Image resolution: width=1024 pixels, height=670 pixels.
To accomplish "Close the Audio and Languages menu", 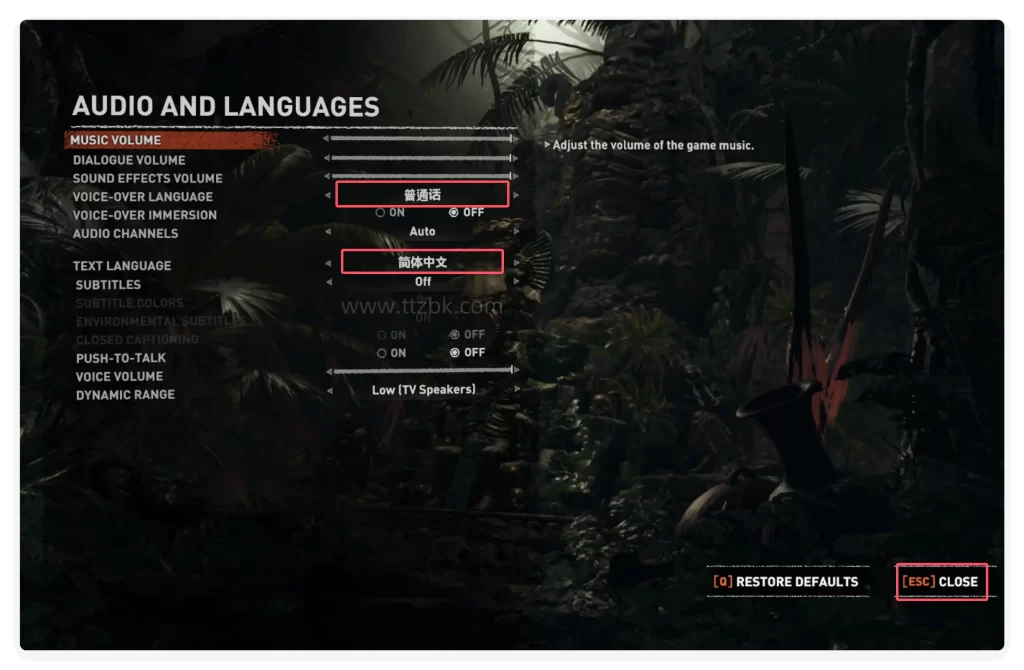I will (x=942, y=582).
